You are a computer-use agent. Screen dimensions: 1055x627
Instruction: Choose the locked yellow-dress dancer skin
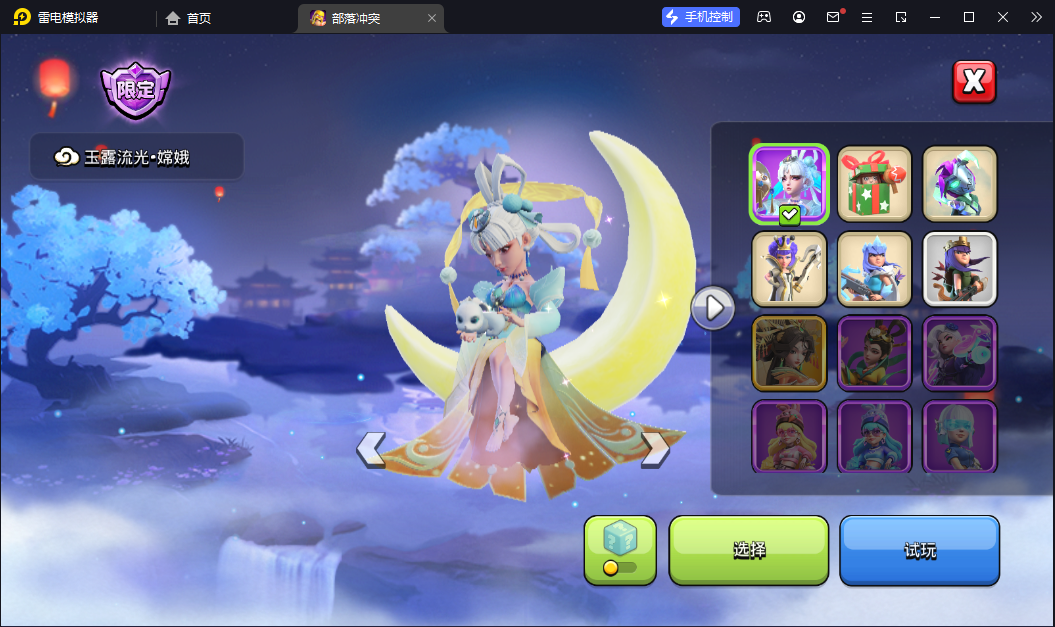pyautogui.click(x=875, y=353)
